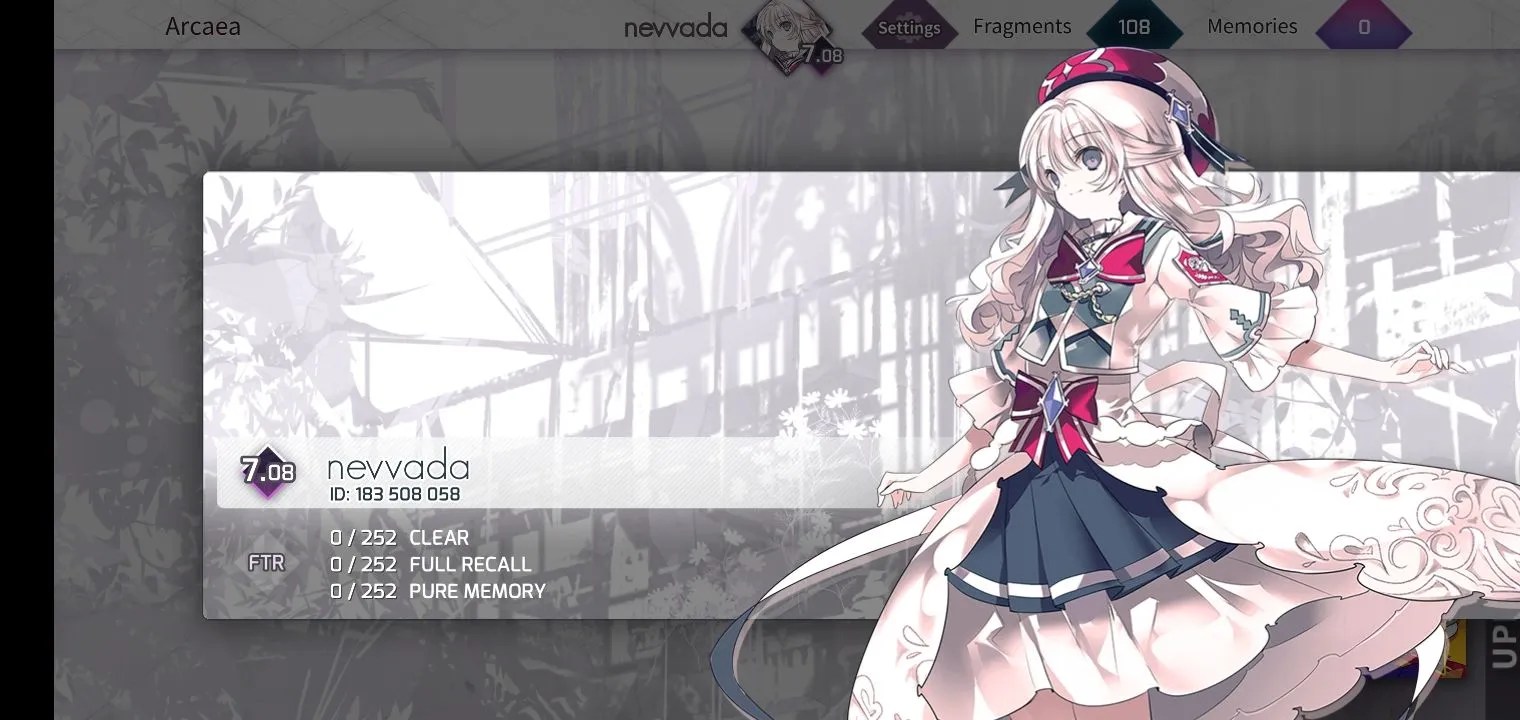The height and width of the screenshot is (720, 1520).
Task: Tap the purple Settings hexagon icon
Action: pyautogui.click(x=908, y=28)
